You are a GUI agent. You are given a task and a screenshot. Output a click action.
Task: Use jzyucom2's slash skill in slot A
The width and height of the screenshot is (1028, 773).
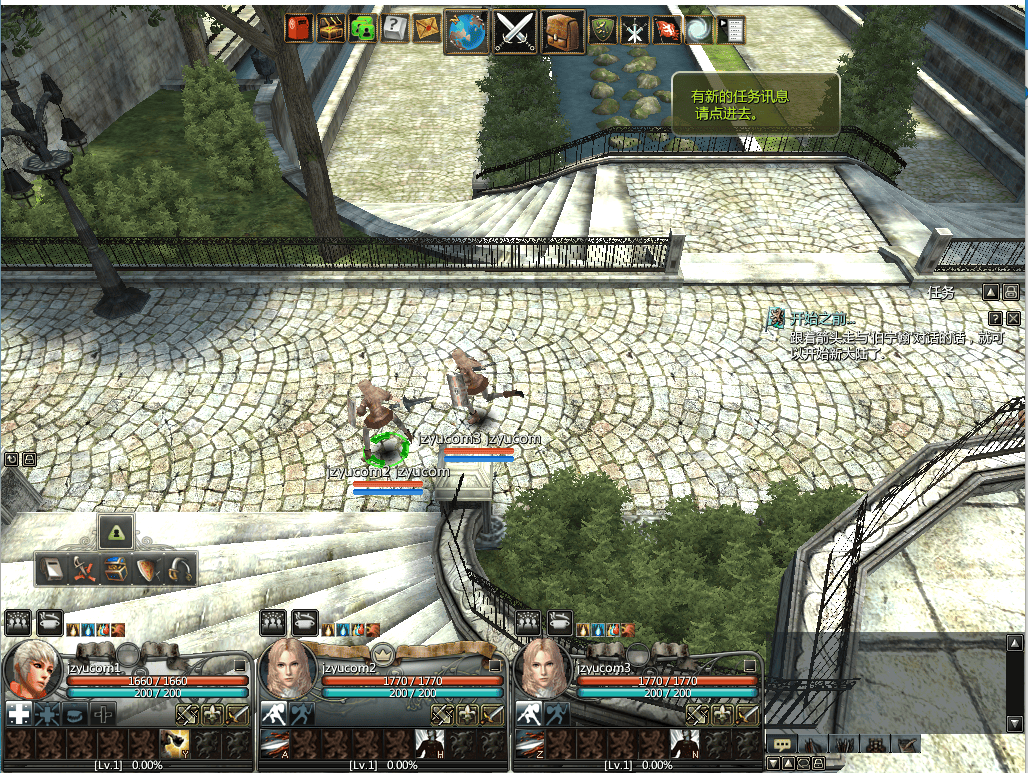point(274,744)
